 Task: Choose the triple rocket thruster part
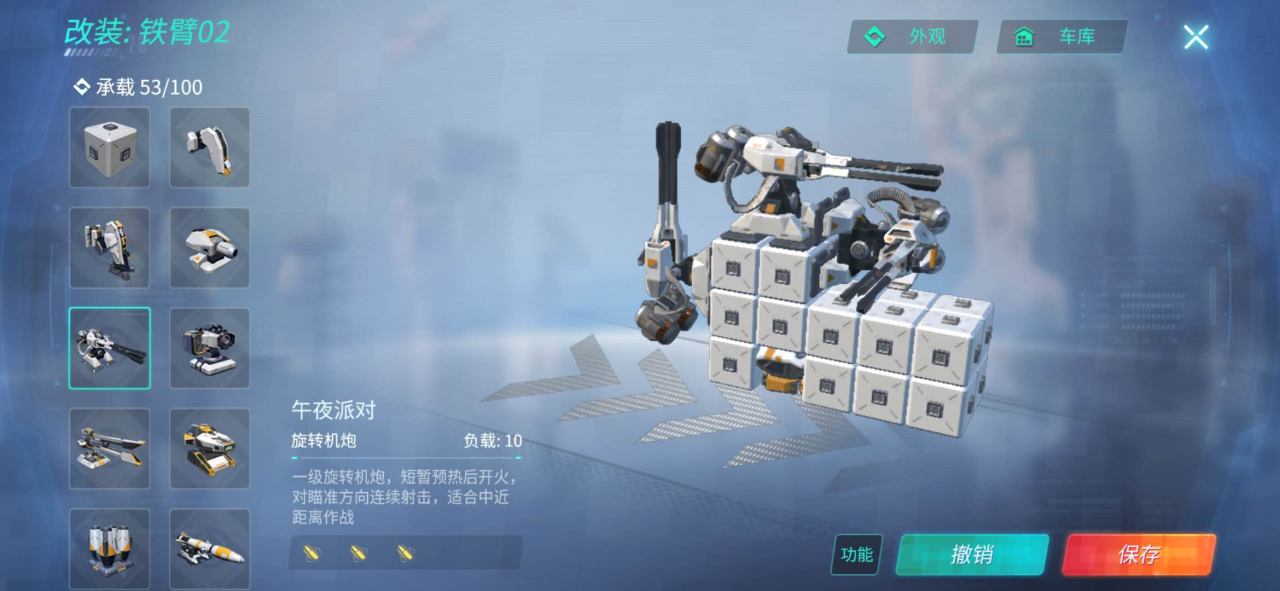[x=109, y=548]
